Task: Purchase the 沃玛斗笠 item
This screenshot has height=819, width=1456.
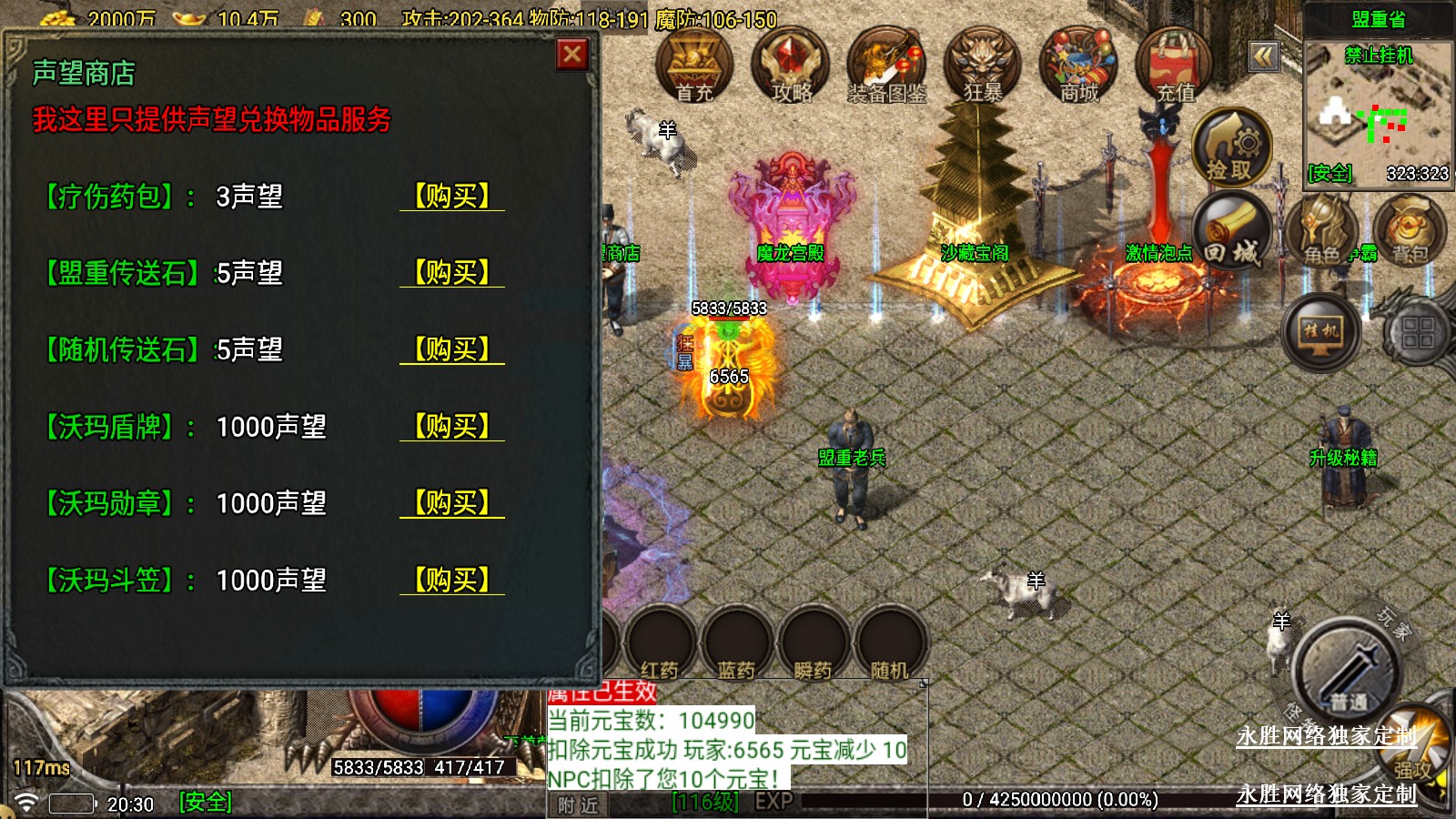Action: (x=452, y=580)
